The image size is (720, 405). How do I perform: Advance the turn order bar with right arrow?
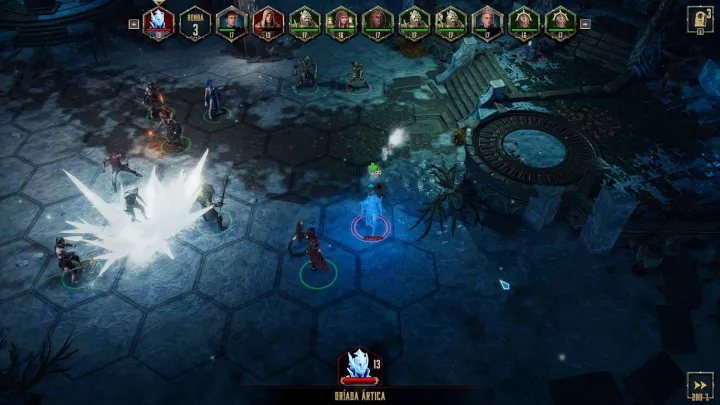coord(585,23)
